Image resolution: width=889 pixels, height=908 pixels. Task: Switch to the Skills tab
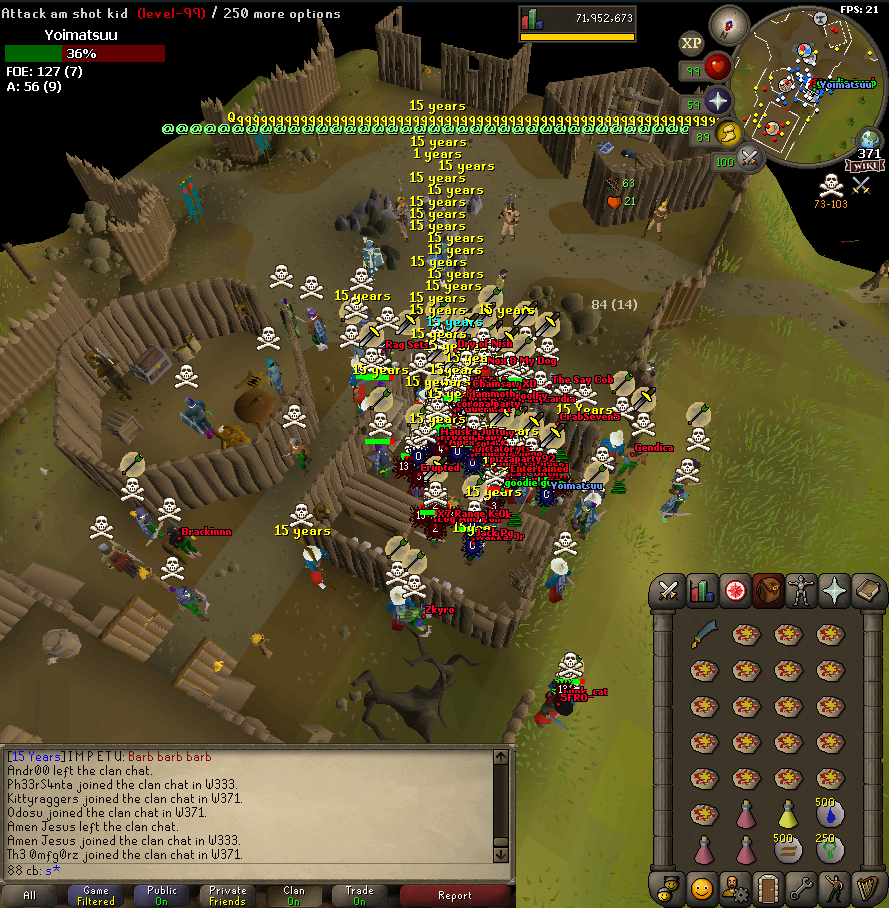point(702,592)
